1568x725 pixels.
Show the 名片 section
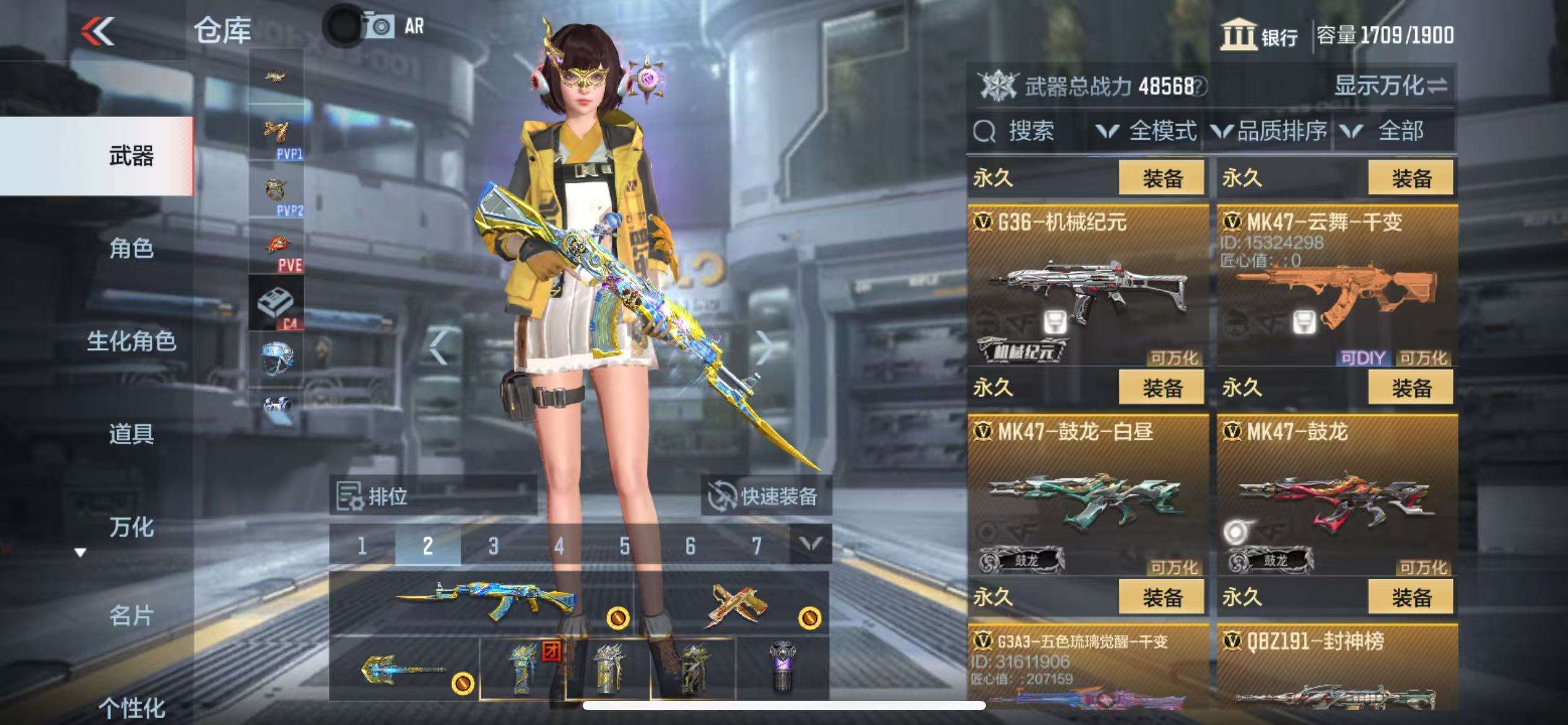pos(131,616)
